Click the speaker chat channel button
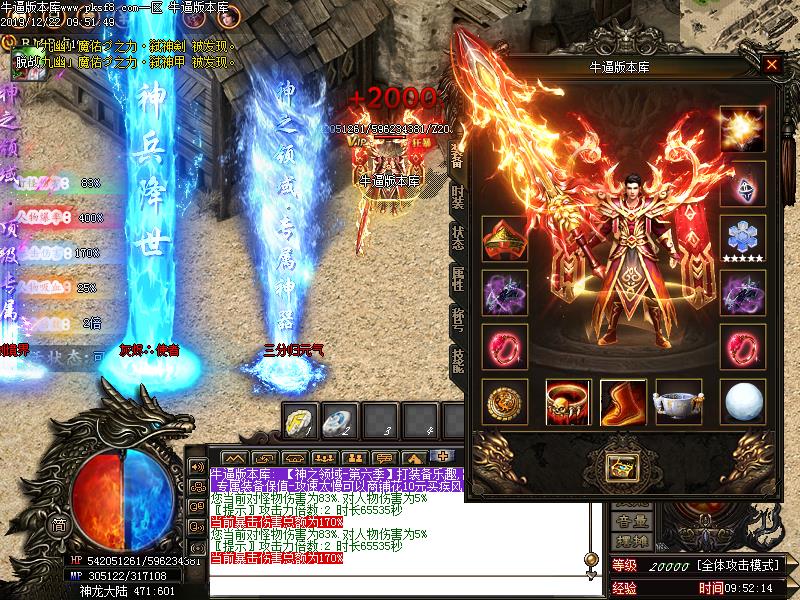This screenshot has width=800, height=600. coord(197,467)
